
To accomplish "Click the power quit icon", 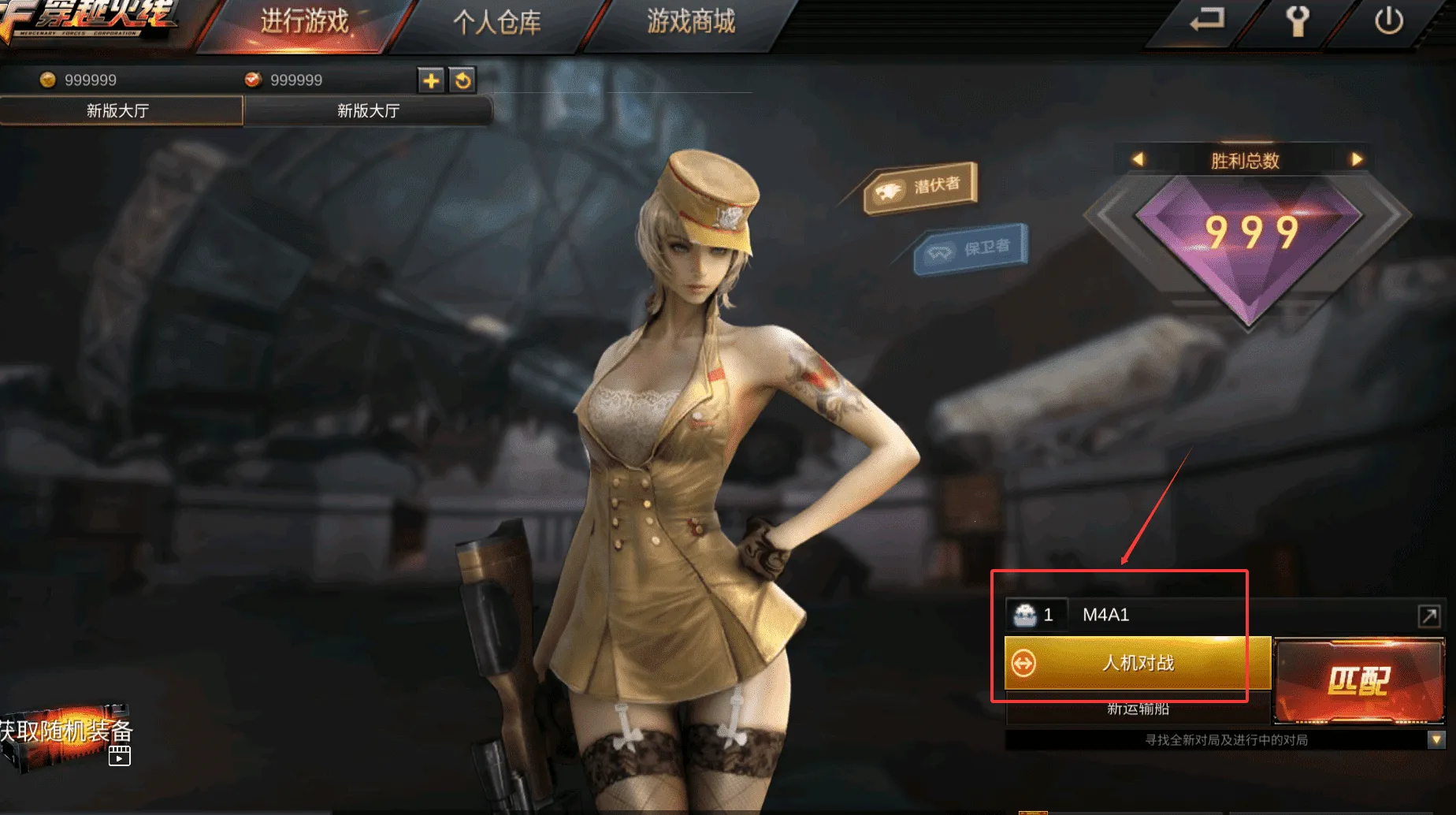I will tap(1388, 21).
